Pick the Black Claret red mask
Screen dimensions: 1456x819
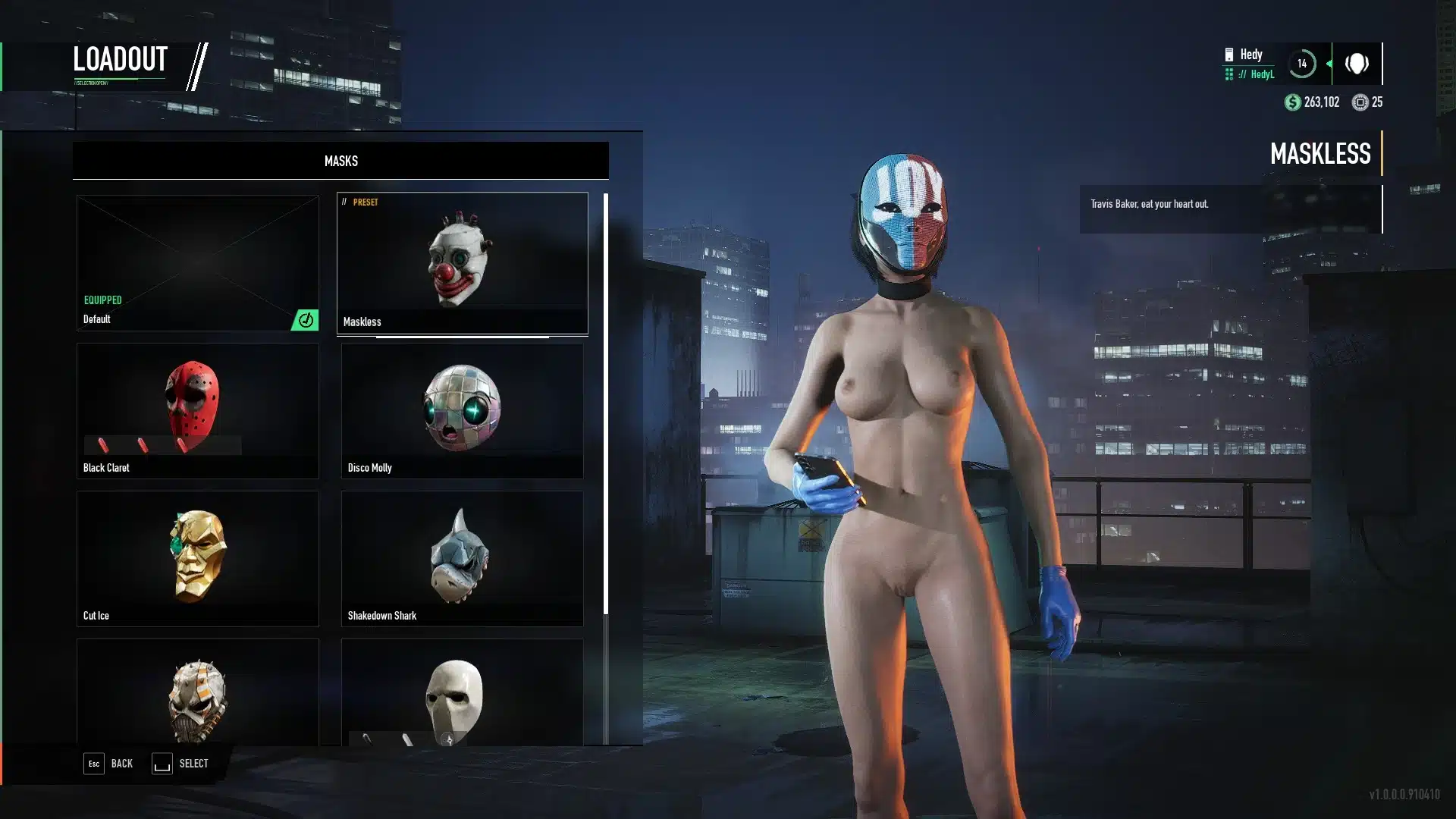(x=197, y=410)
